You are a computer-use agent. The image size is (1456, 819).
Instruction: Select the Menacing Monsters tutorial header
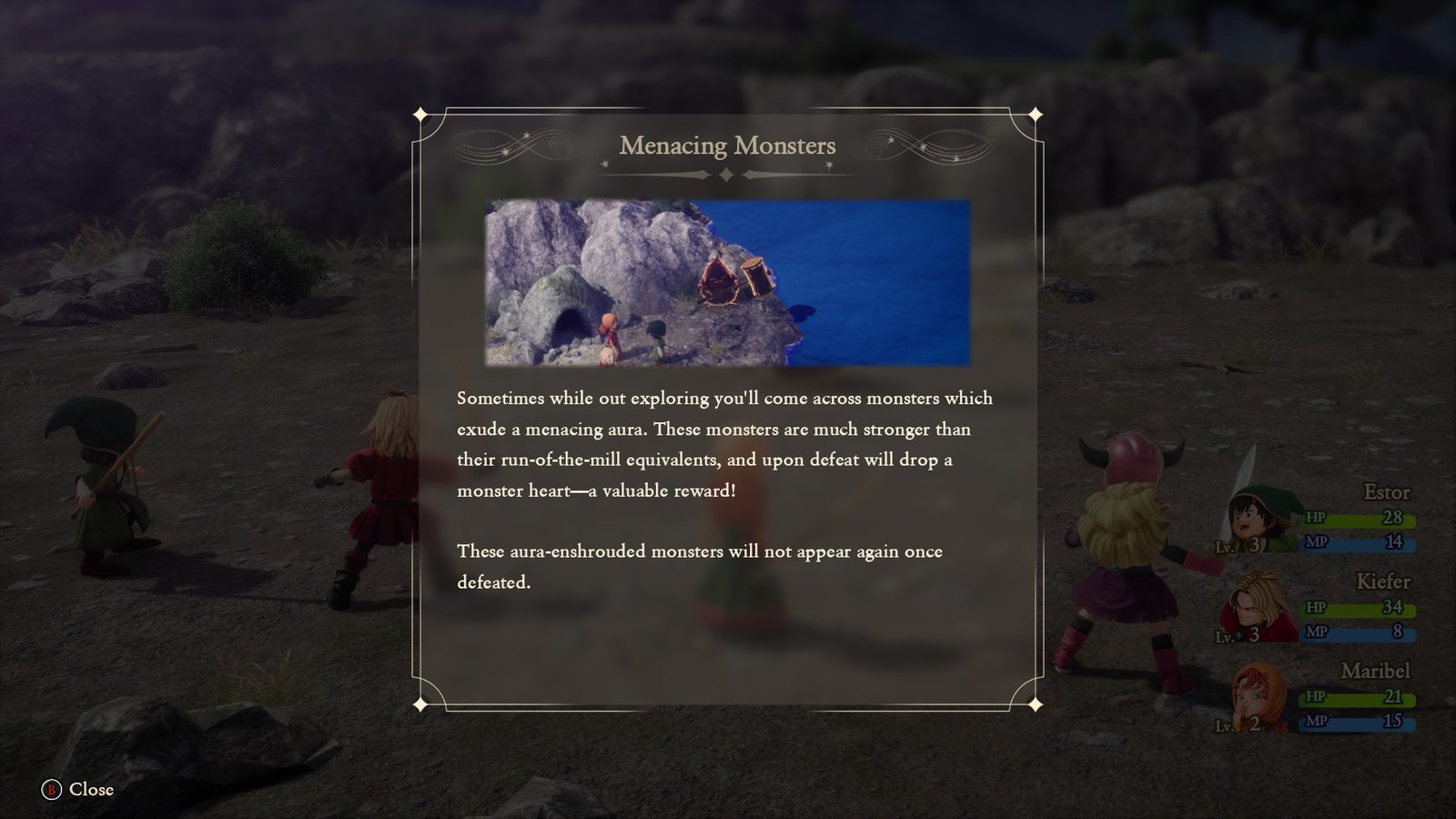pos(728,146)
